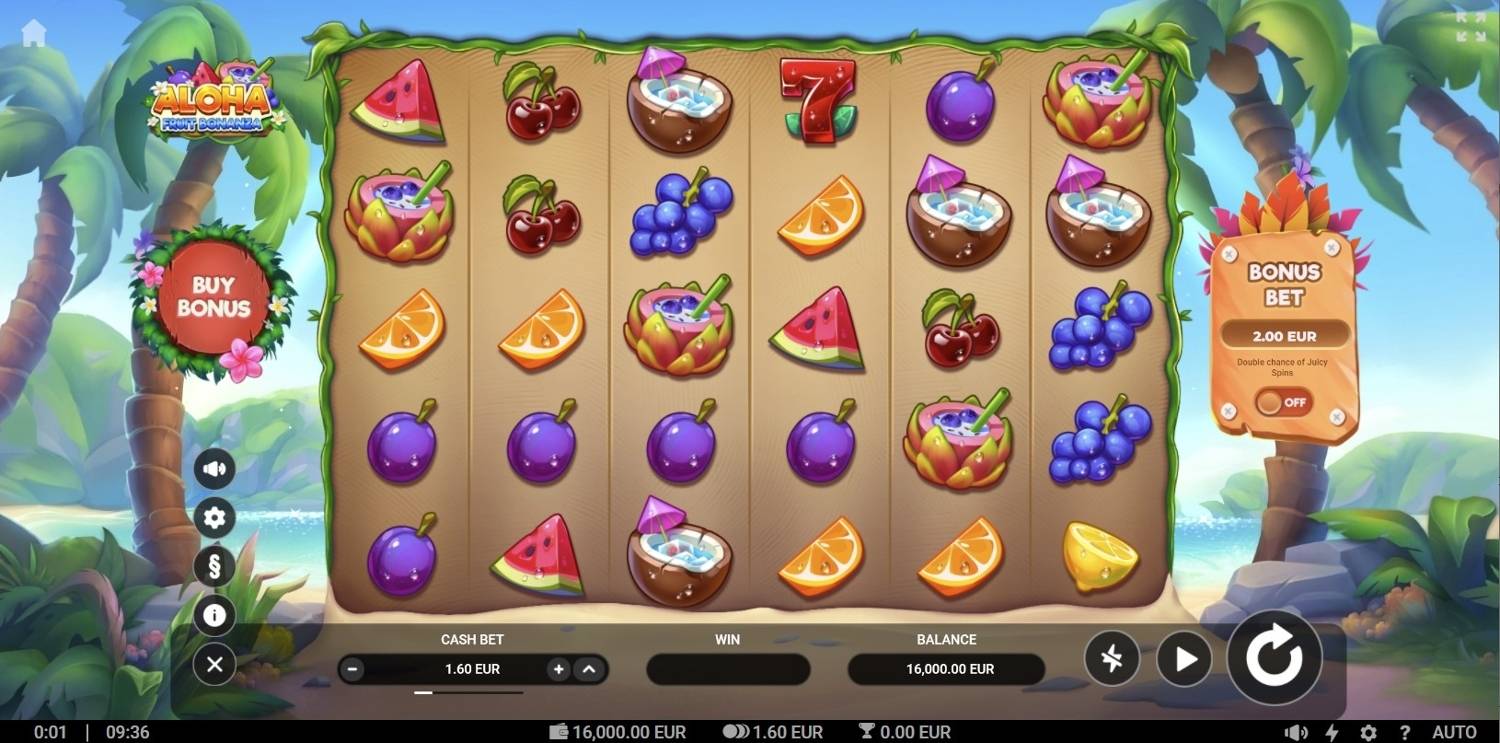The image size is (1500, 743).
Task: Open the game rules paragraph icon
Action: pos(214,566)
